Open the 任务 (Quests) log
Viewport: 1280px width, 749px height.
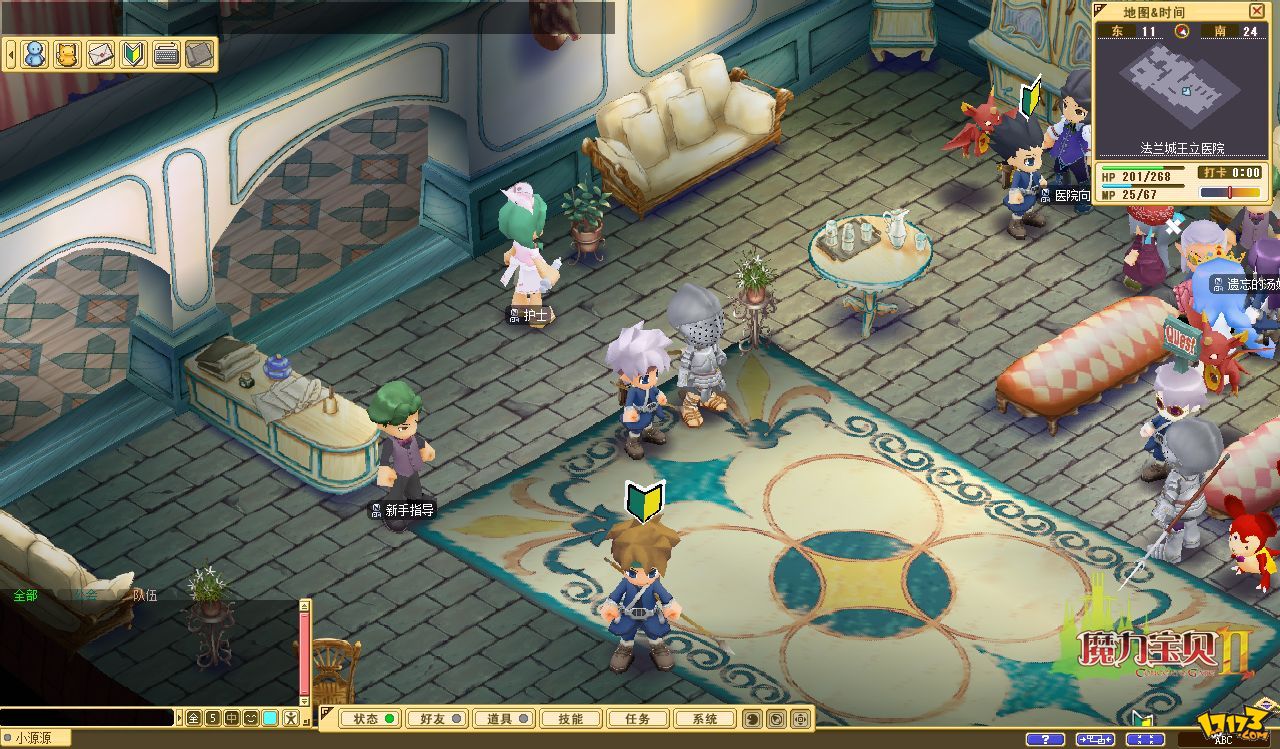coord(637,719)
